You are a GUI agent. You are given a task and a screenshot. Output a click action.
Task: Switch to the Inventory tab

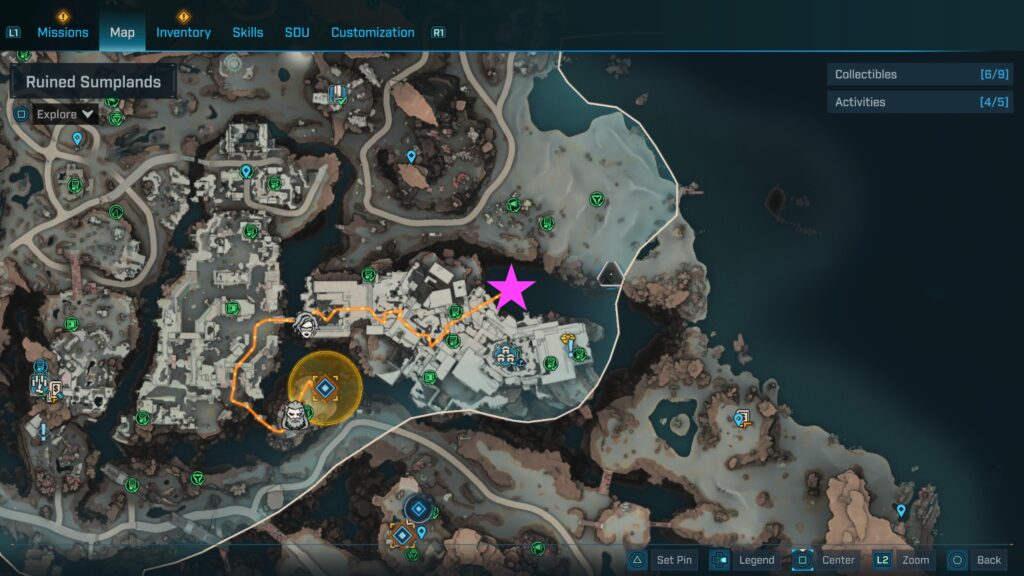(183, 32)
